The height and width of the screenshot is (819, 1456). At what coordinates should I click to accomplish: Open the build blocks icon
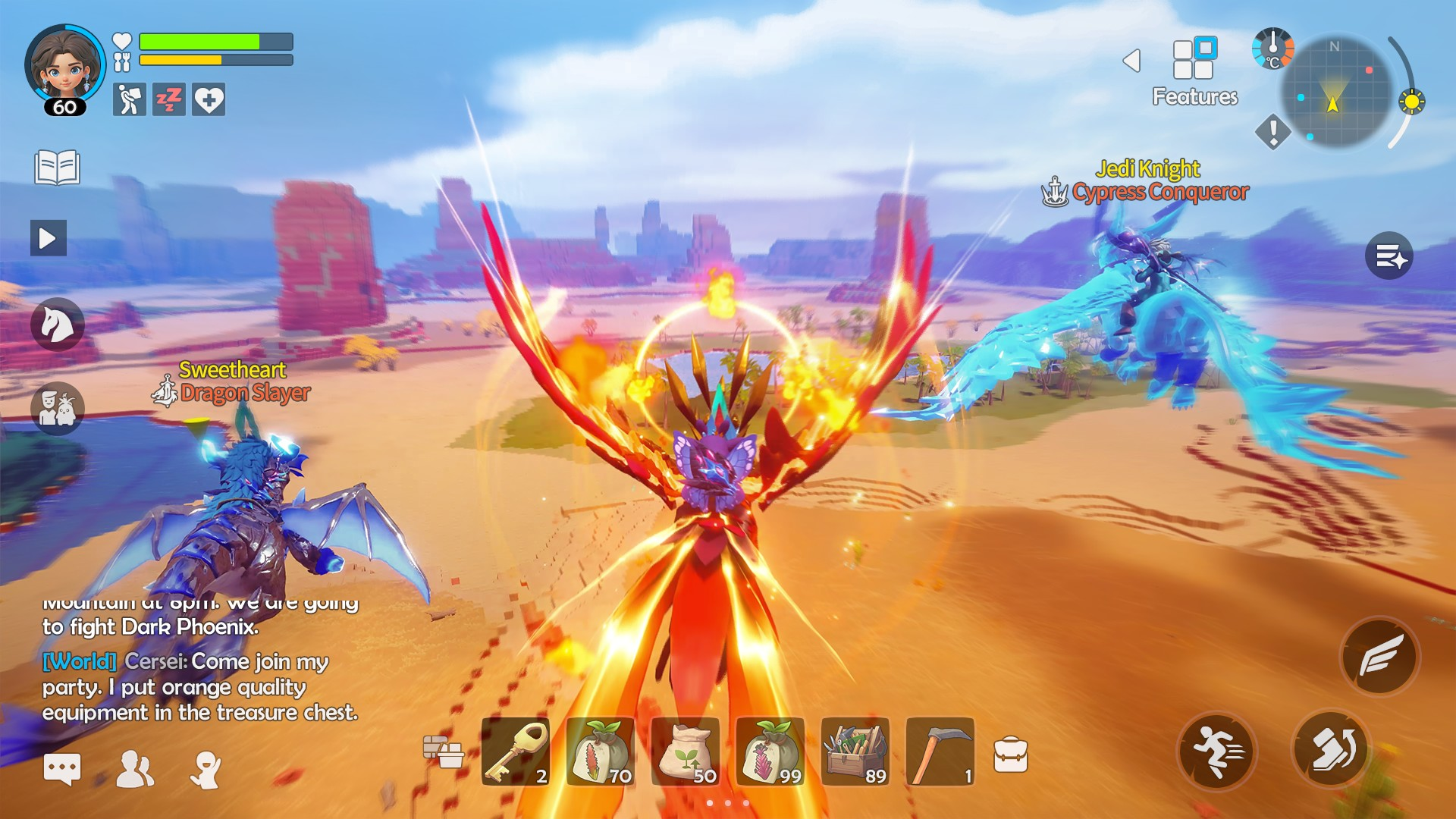[443, 752]
